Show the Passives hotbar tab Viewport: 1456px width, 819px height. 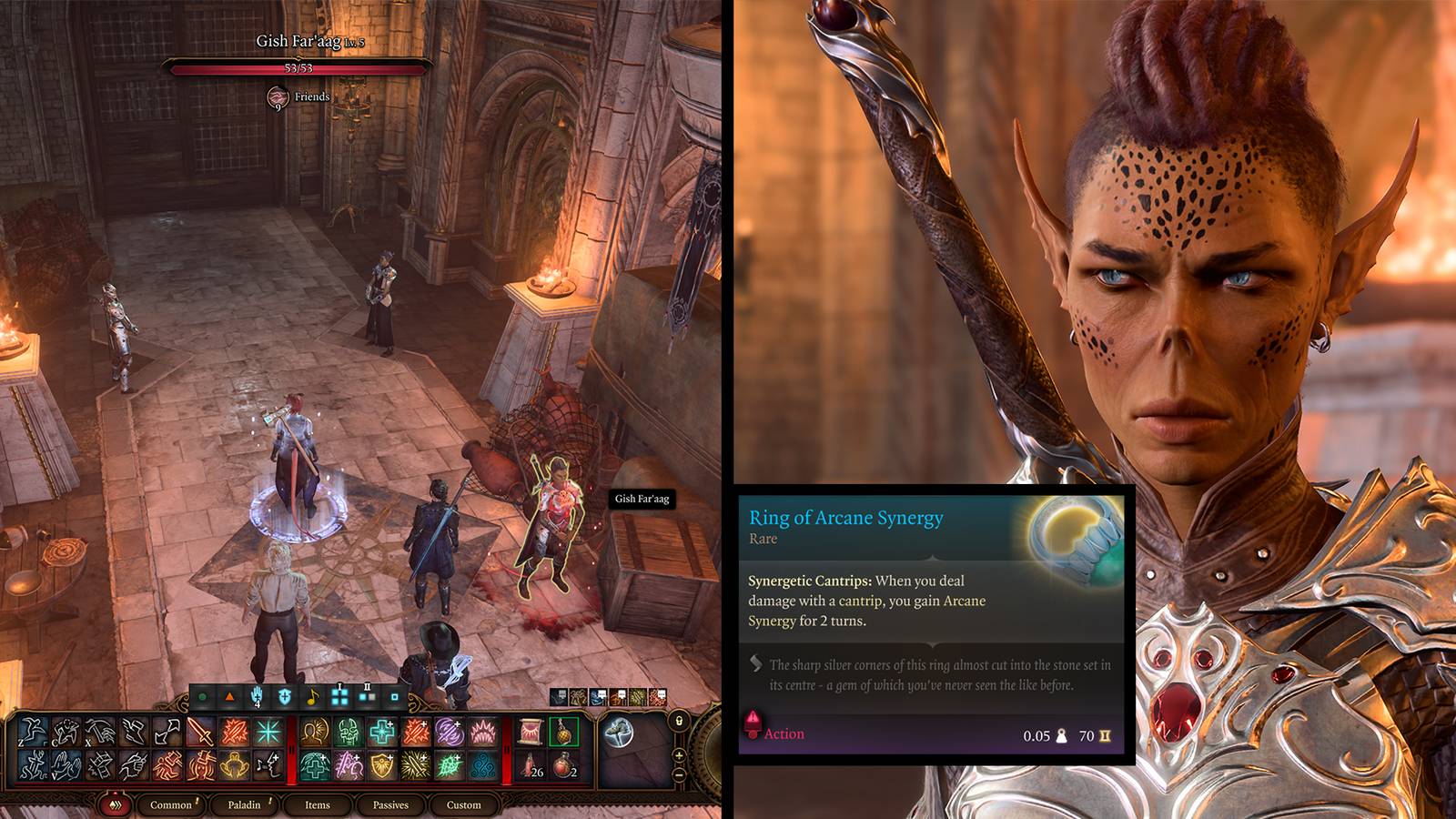pos(390,804)
